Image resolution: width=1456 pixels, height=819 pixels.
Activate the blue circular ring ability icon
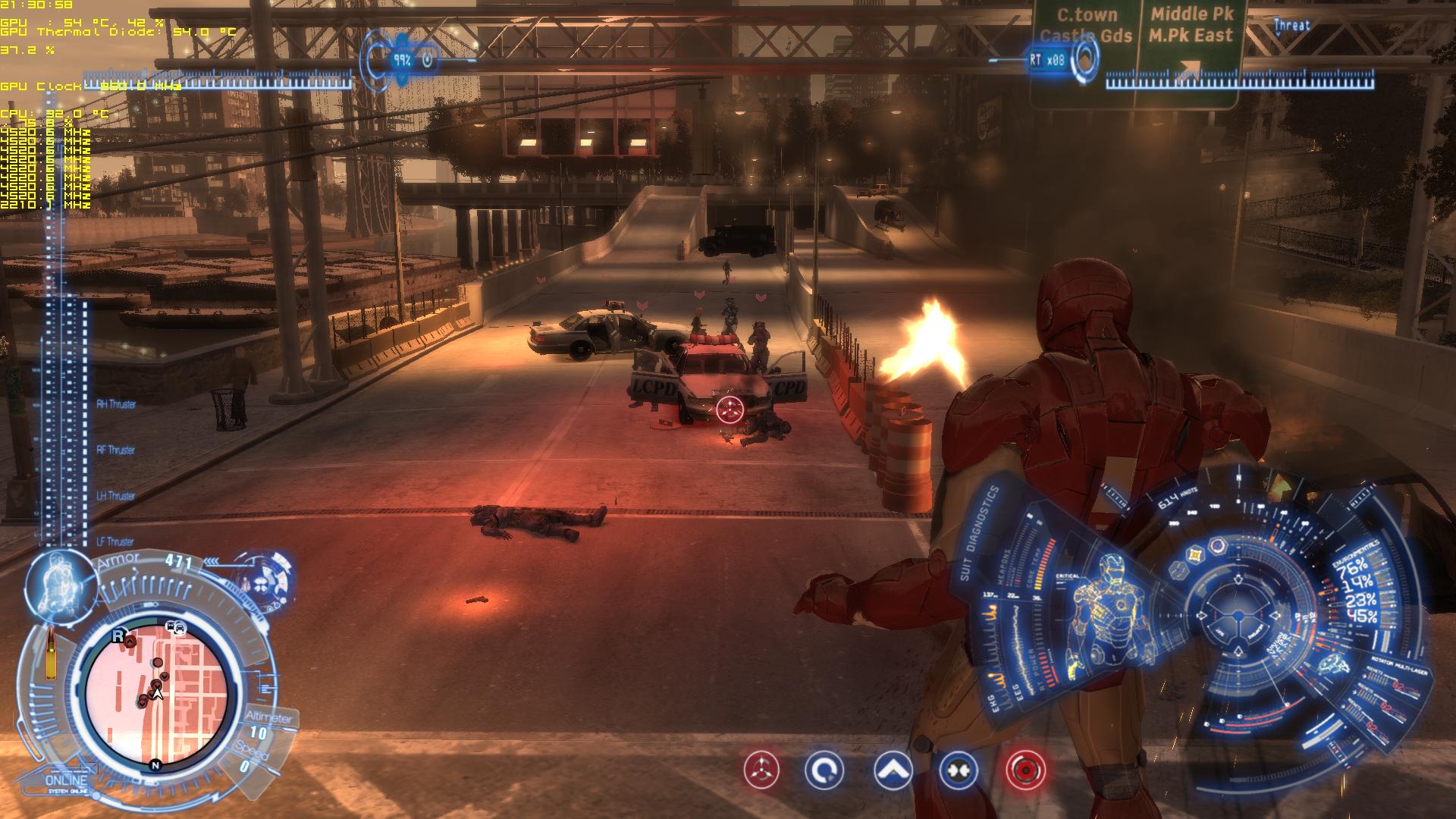coord(824,770)
